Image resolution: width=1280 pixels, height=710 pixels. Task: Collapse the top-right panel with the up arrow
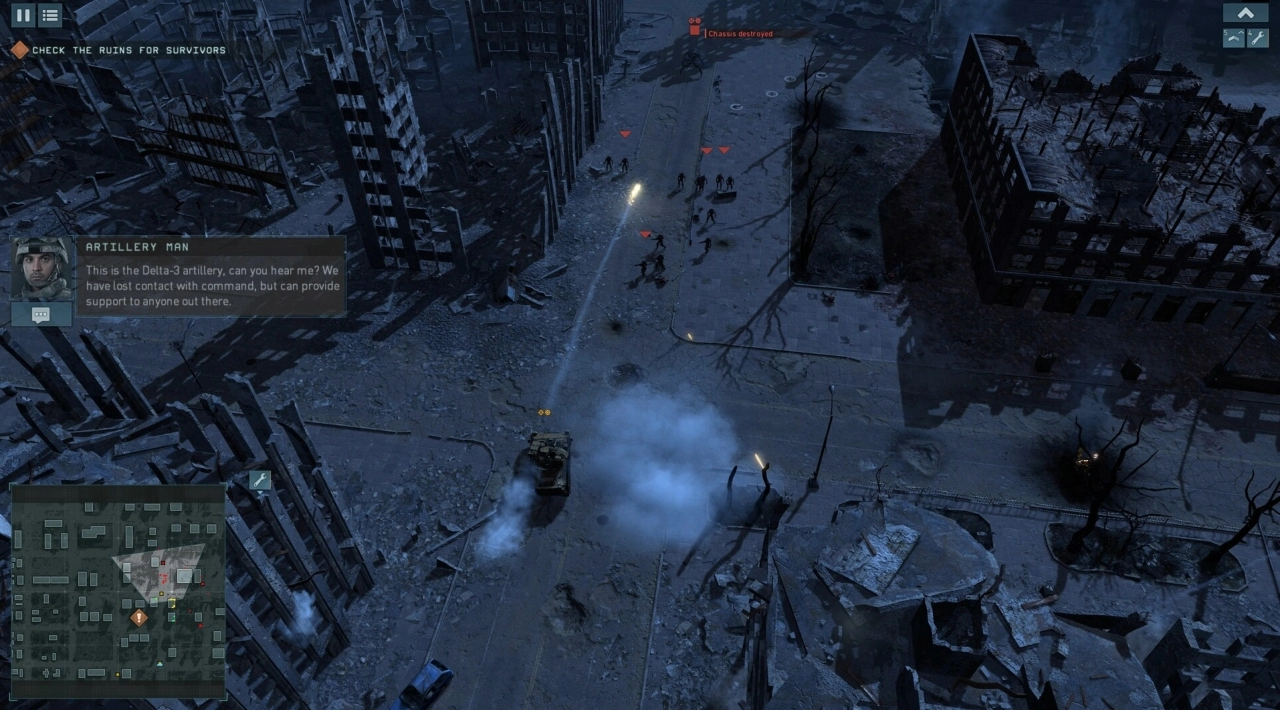pos(1245,13)
